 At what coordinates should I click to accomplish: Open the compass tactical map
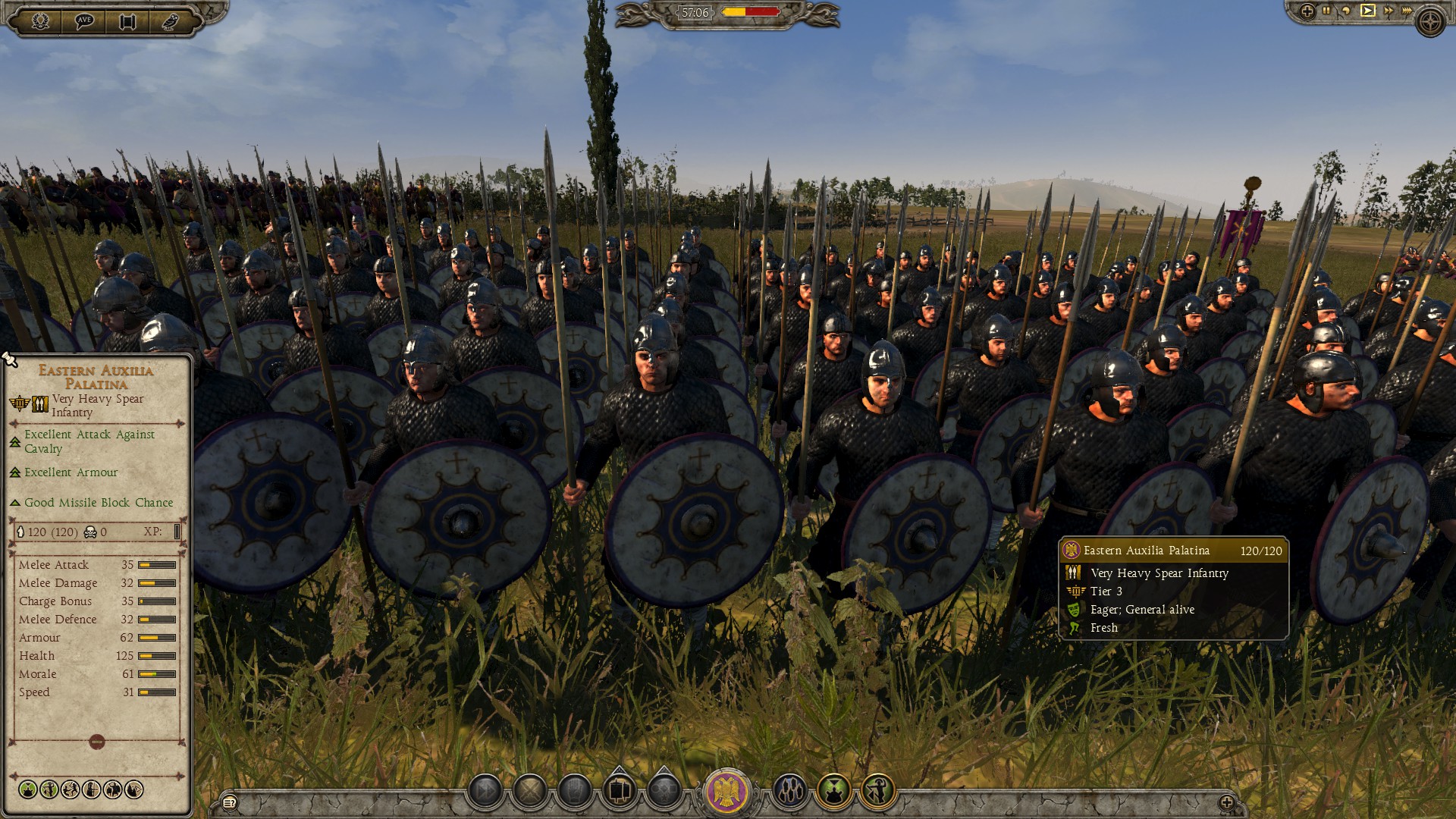point(1430,23)
